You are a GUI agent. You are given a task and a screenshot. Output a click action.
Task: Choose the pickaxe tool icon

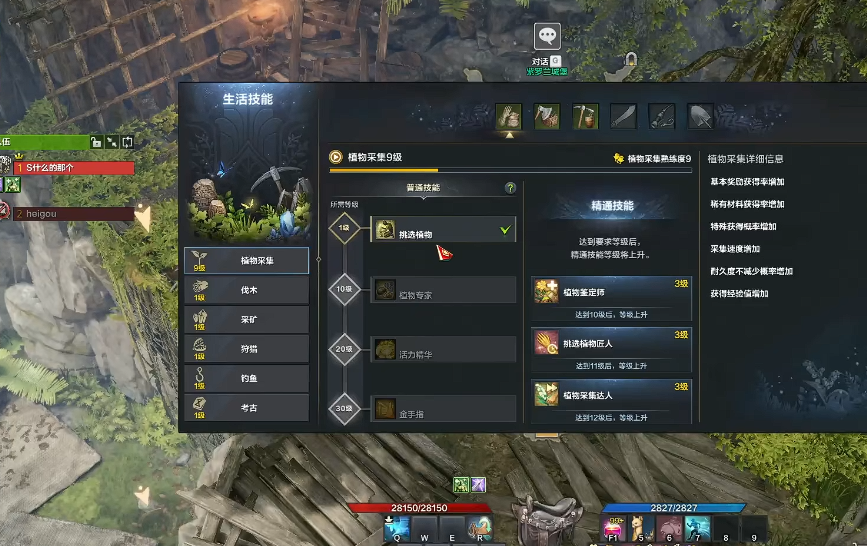click(x=585, y=117)
